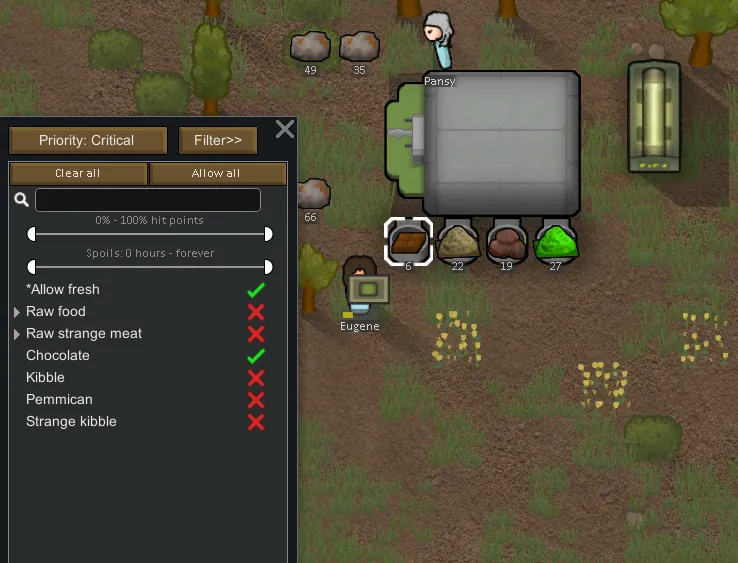Toggle the Raw food category allowance
The image size is (738, 563).
pos(256,312)
